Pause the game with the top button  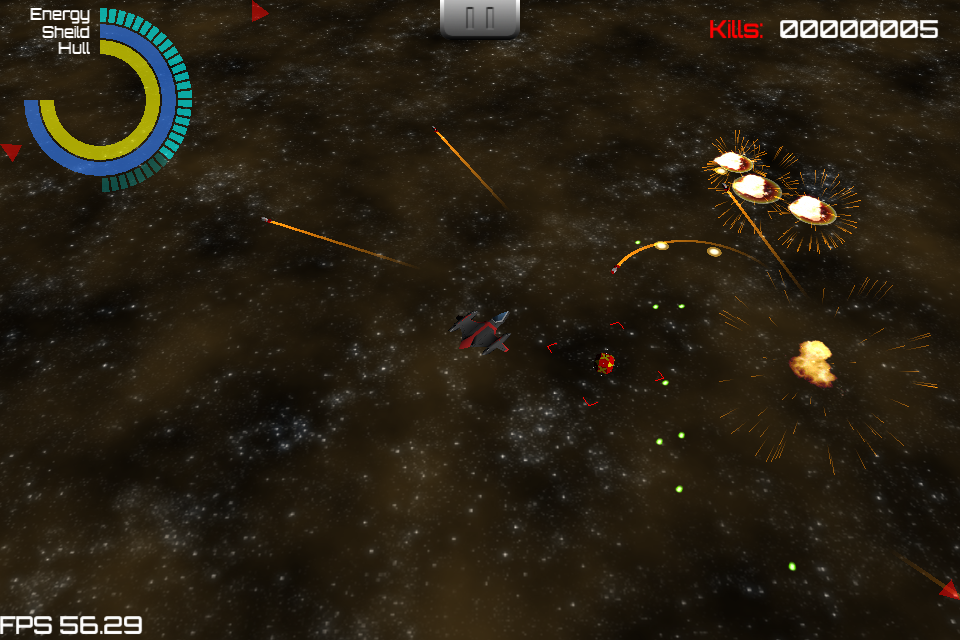click(480, 17)
